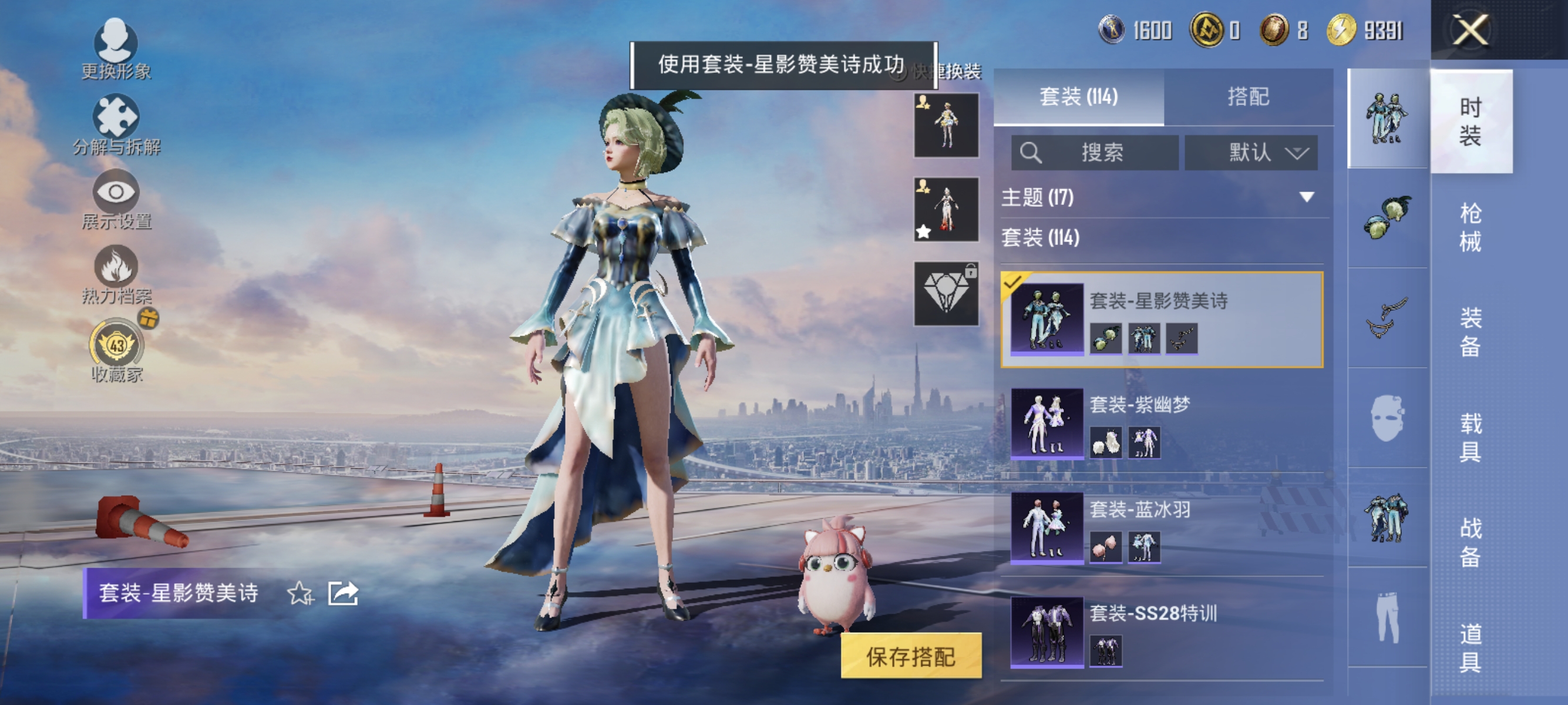Switch to the 搭配 tab
1568x705 pixels.
point(1256,98)
